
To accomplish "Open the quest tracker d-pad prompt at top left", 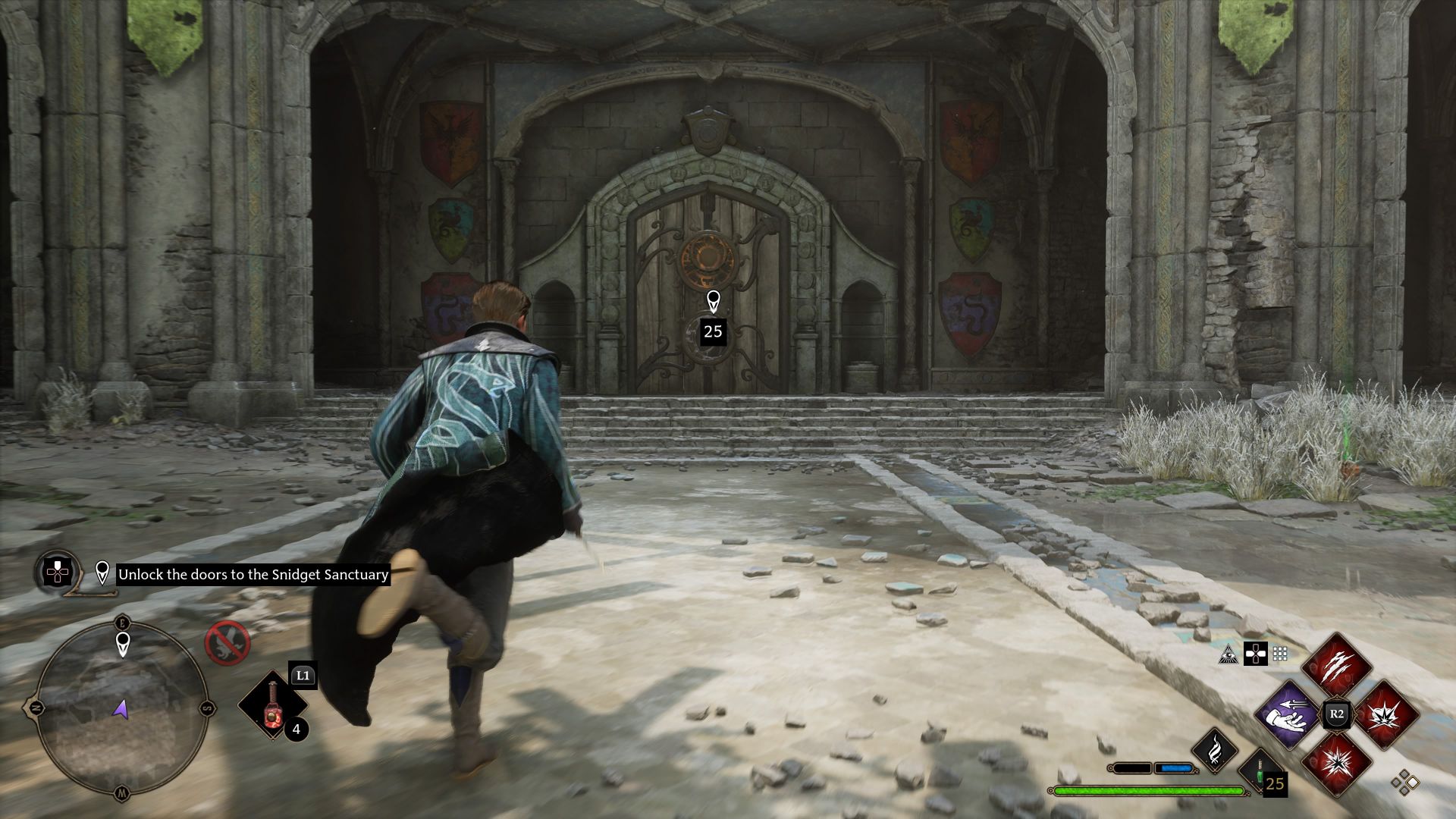I will click(x=56, y=573).
